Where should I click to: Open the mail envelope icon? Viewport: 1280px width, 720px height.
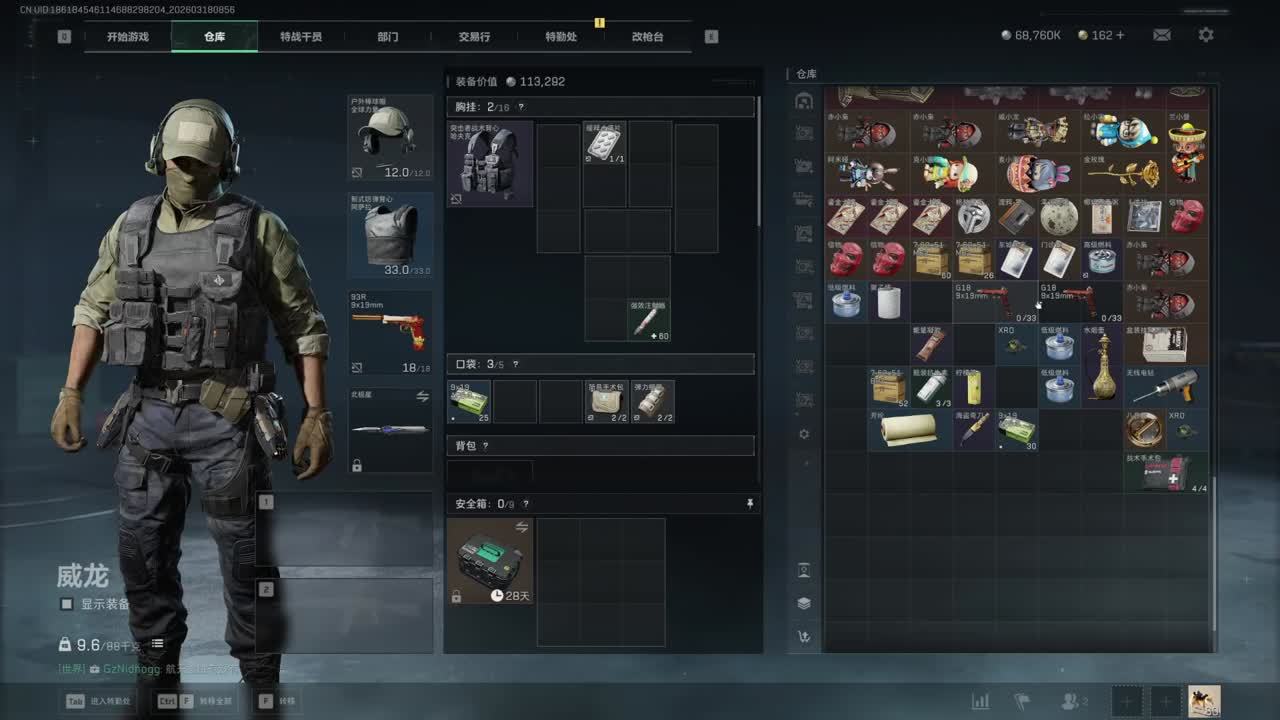(x=1162, y=35)
